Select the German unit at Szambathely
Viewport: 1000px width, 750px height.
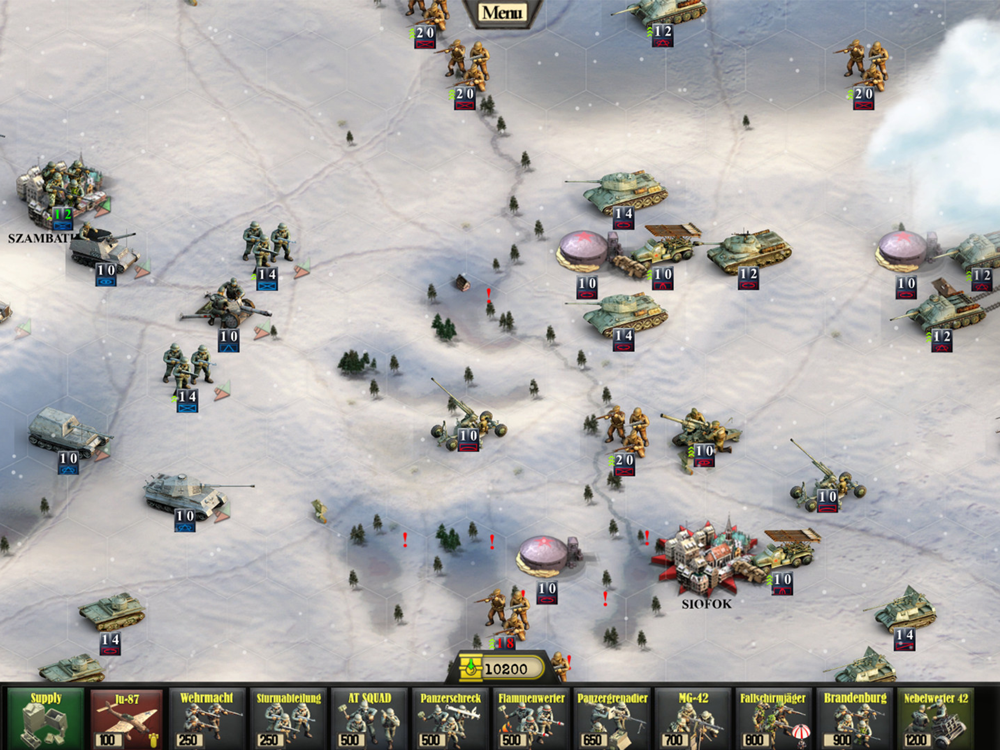click(x=60, y=188)
